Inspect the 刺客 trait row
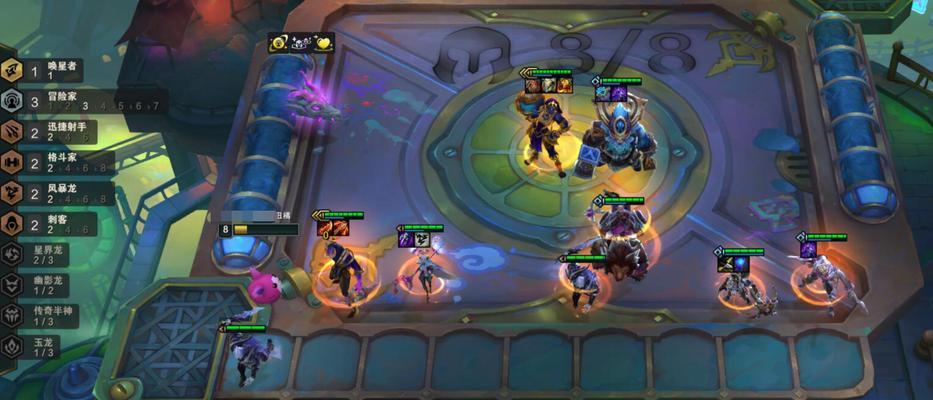The width and height of the screenshot is (933, 400). tap(50, 224)
